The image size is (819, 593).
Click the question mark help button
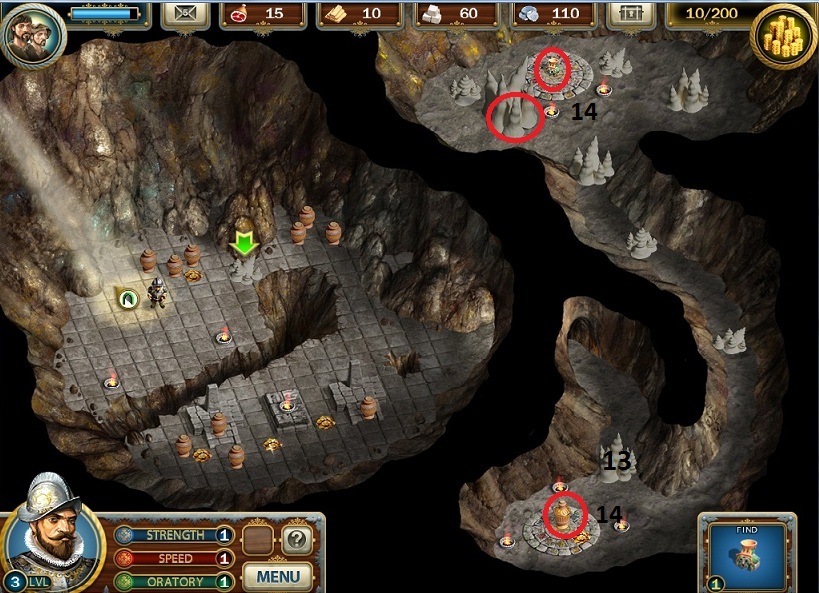295,541
